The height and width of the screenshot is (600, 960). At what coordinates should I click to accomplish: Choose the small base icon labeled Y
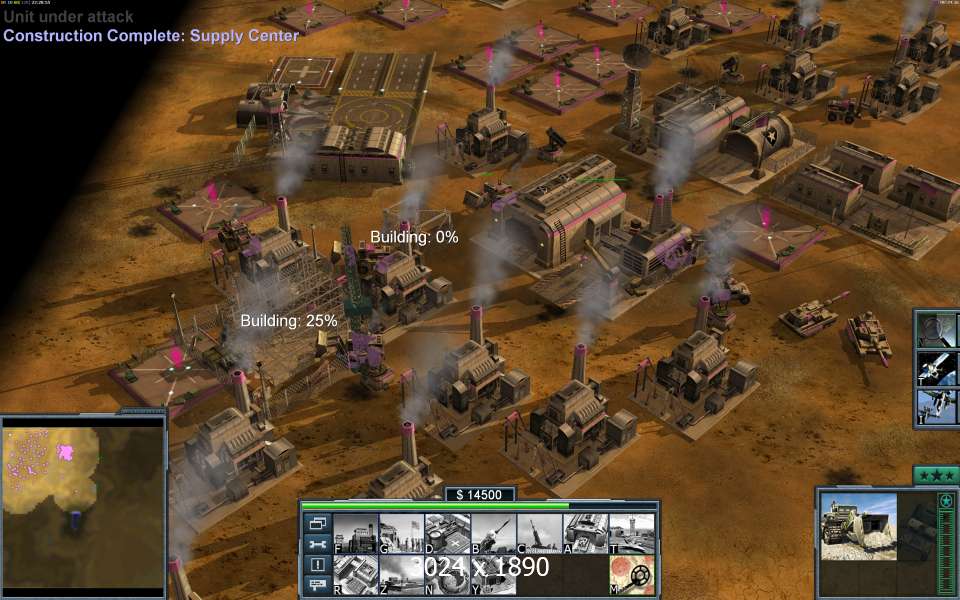click(493, 575)
